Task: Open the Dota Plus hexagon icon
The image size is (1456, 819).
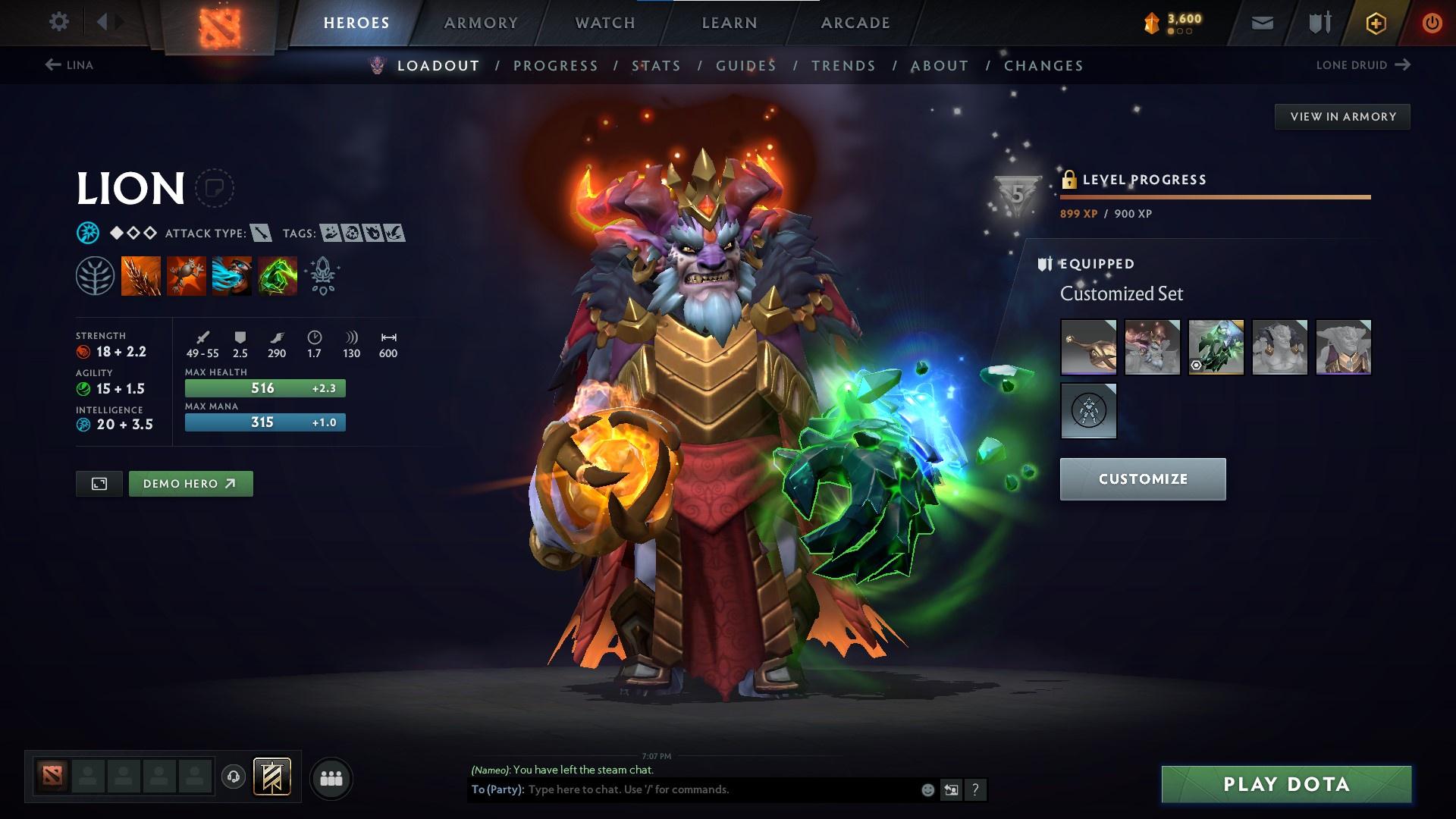Action: [1374, 22]
